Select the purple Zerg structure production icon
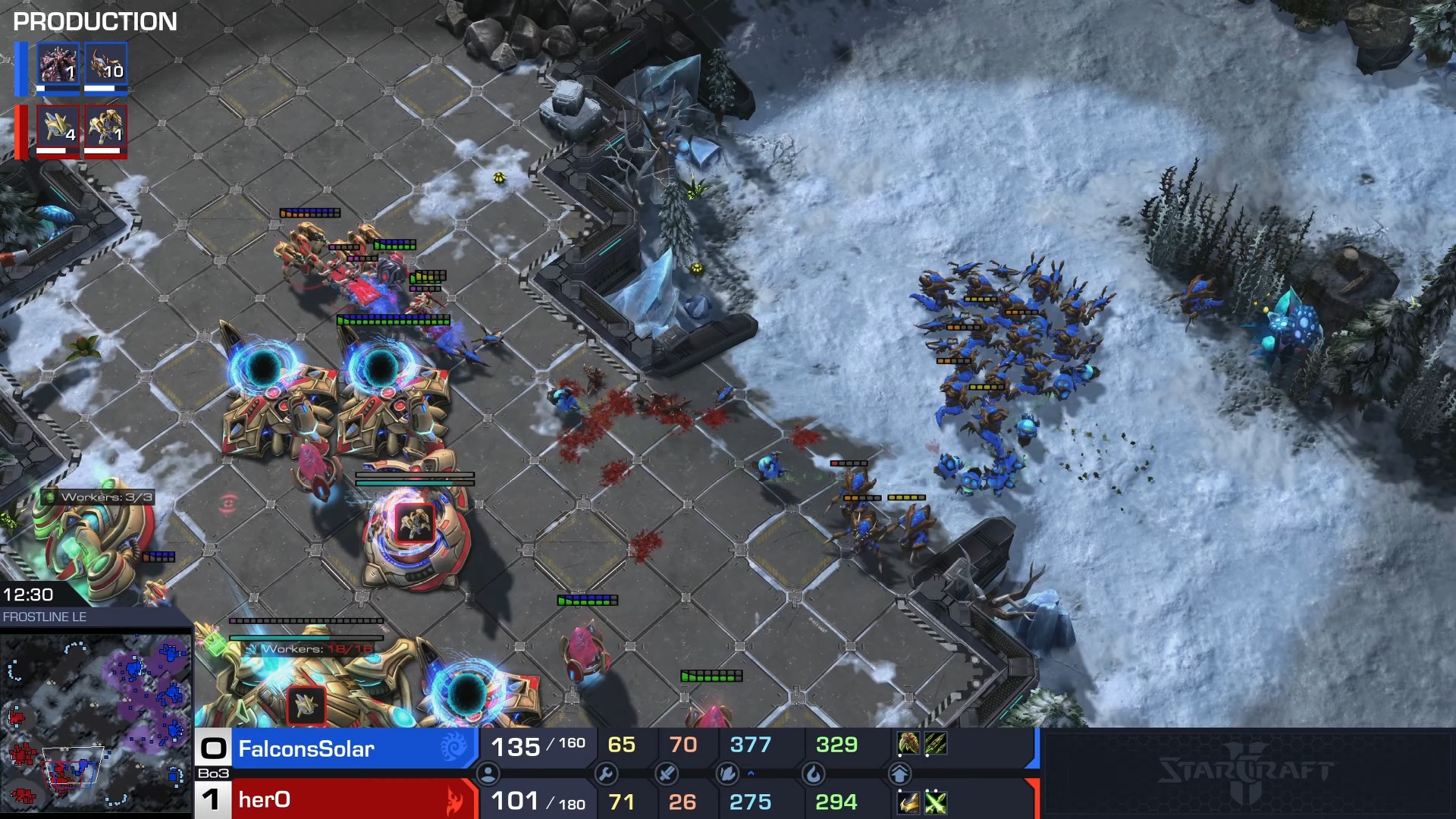Image resolution: width=1456 pixels, height=819 pixels. (x=58, y=64)
